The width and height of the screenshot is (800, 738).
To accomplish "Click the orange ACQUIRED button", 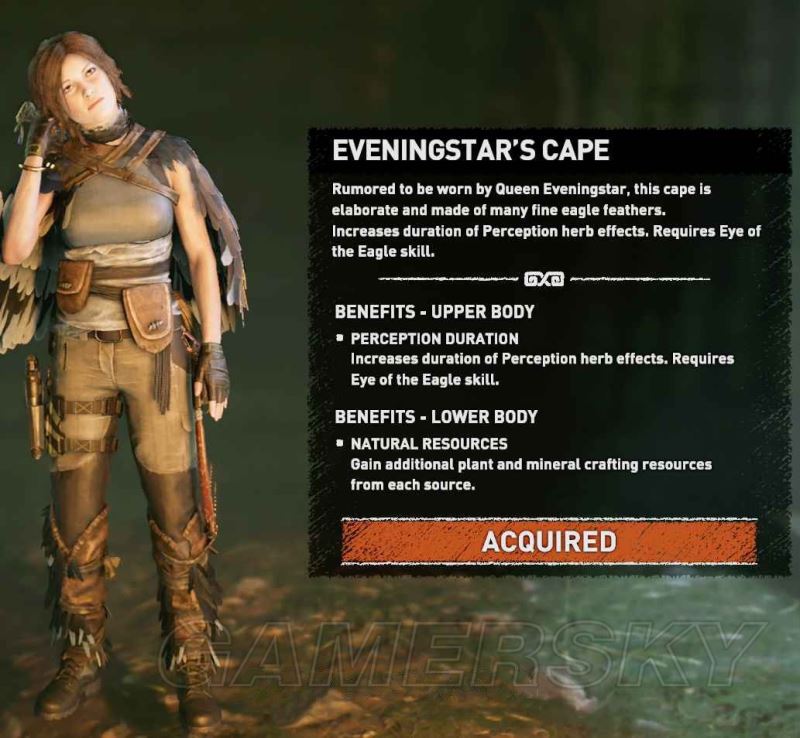I will click(548, 542).
